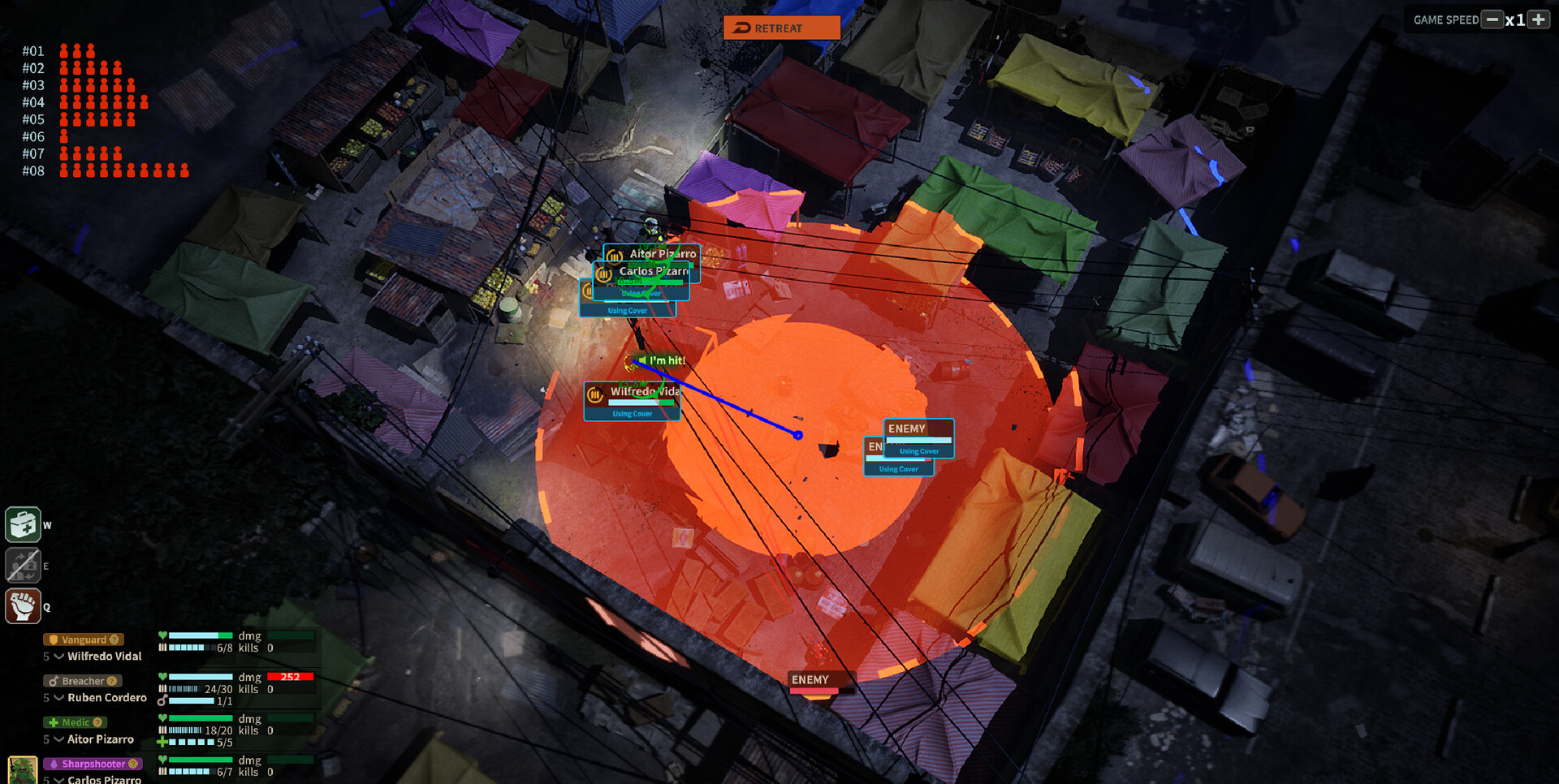Click the Vanguard question-mark help toggle

pos(113,640)
